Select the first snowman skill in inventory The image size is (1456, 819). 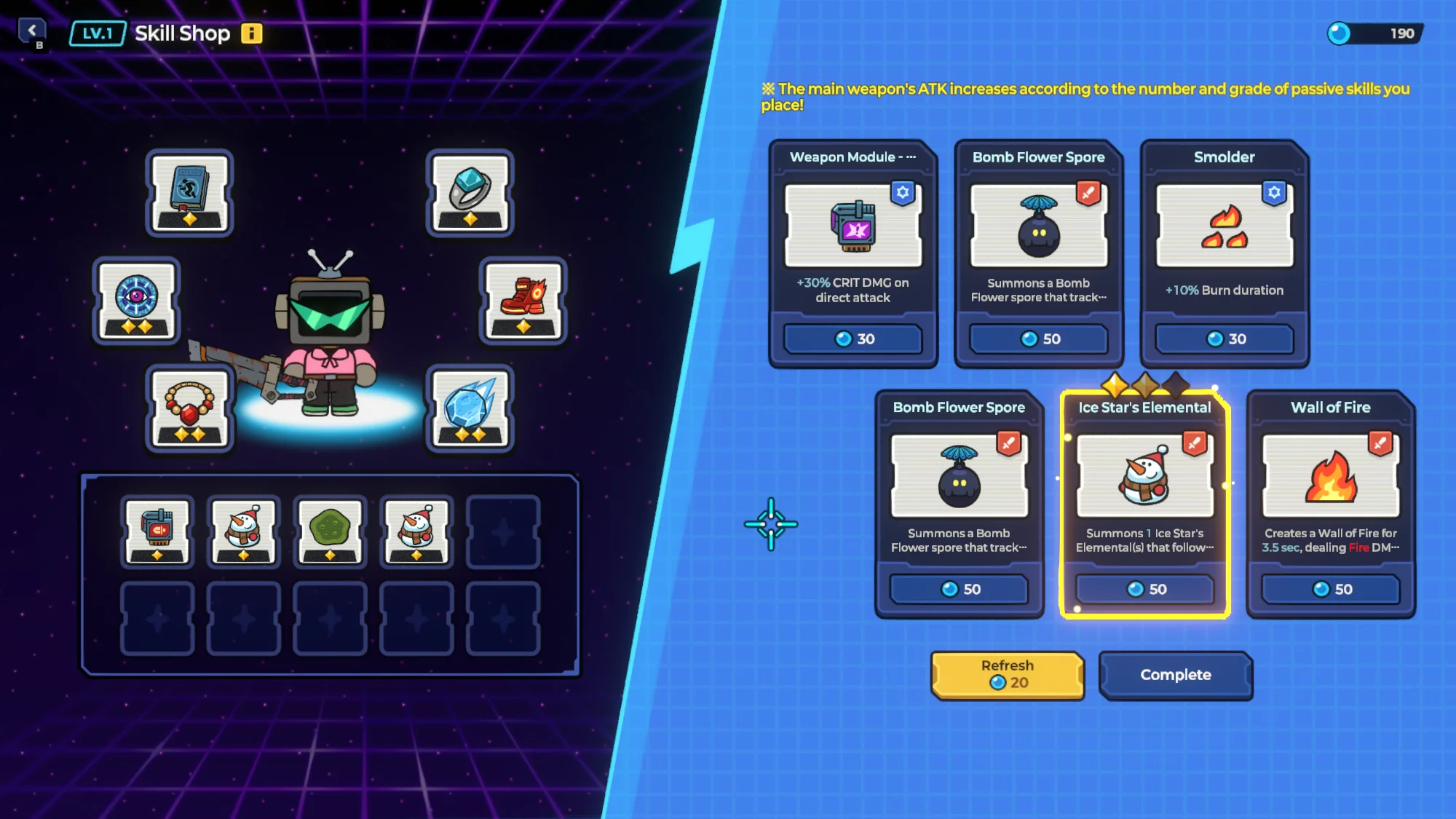(243, 531)
